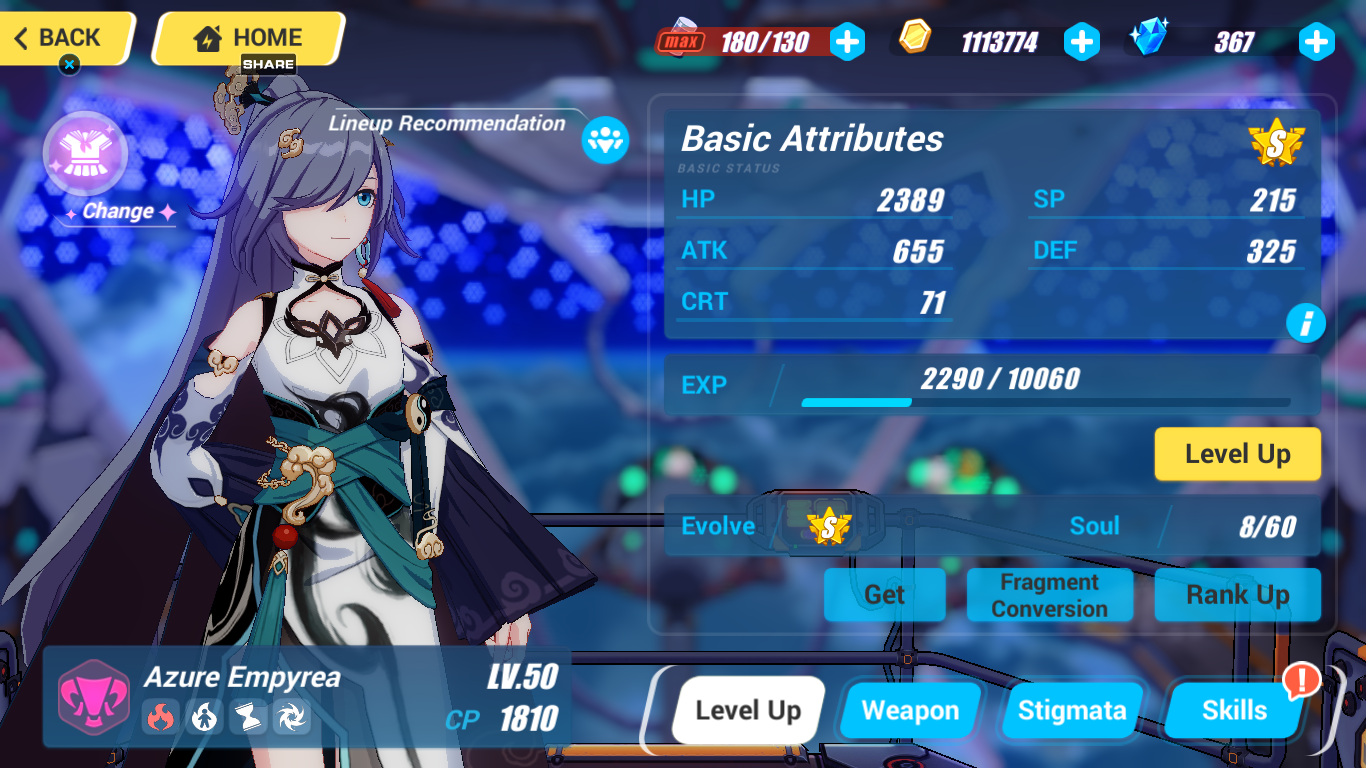Add stamina via the plus icon
The image size is (1366, 768).
[x=849, y=42]
